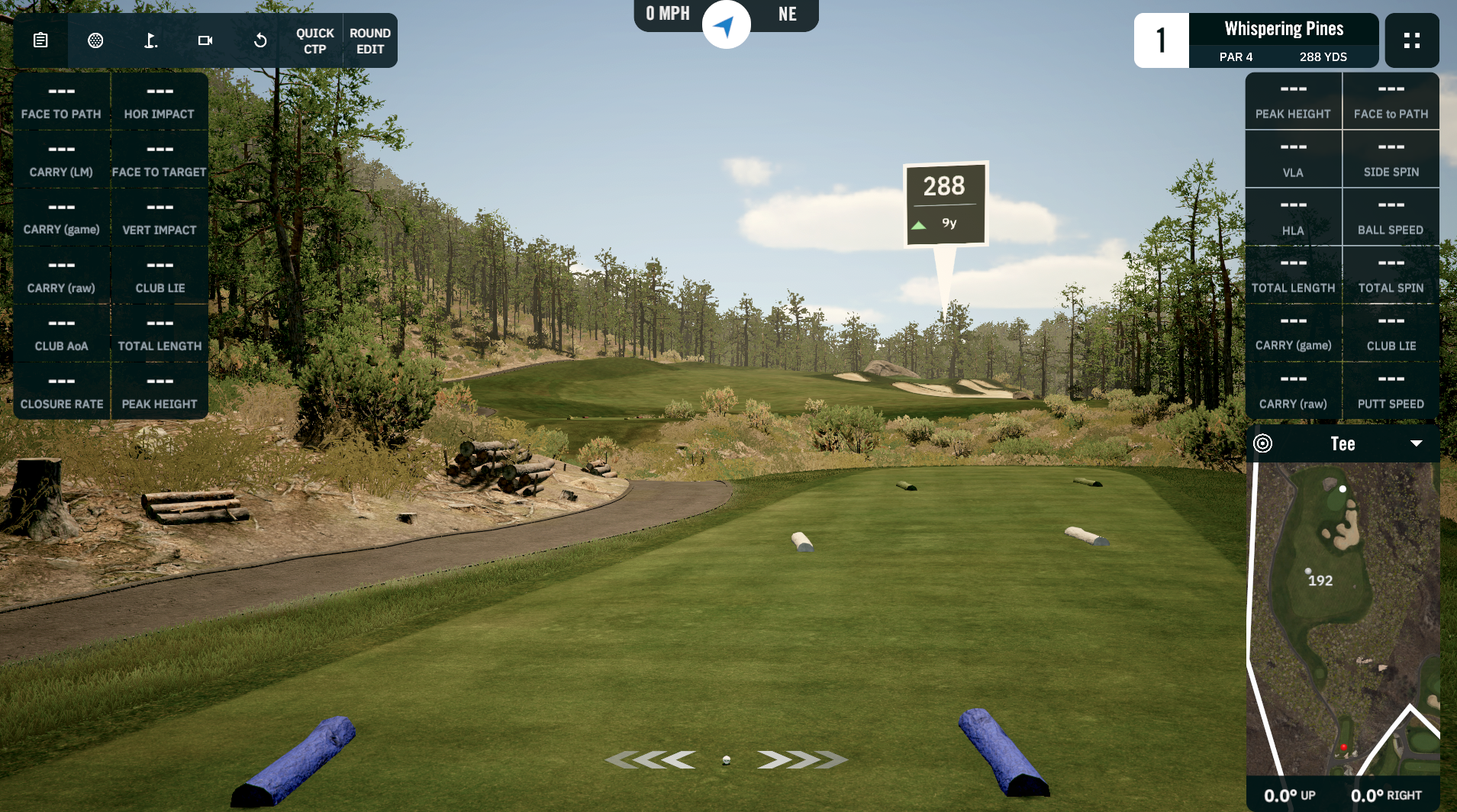Click the circular arrow mulligan icon
1457x812 pixels.
(x=260, y=40)
